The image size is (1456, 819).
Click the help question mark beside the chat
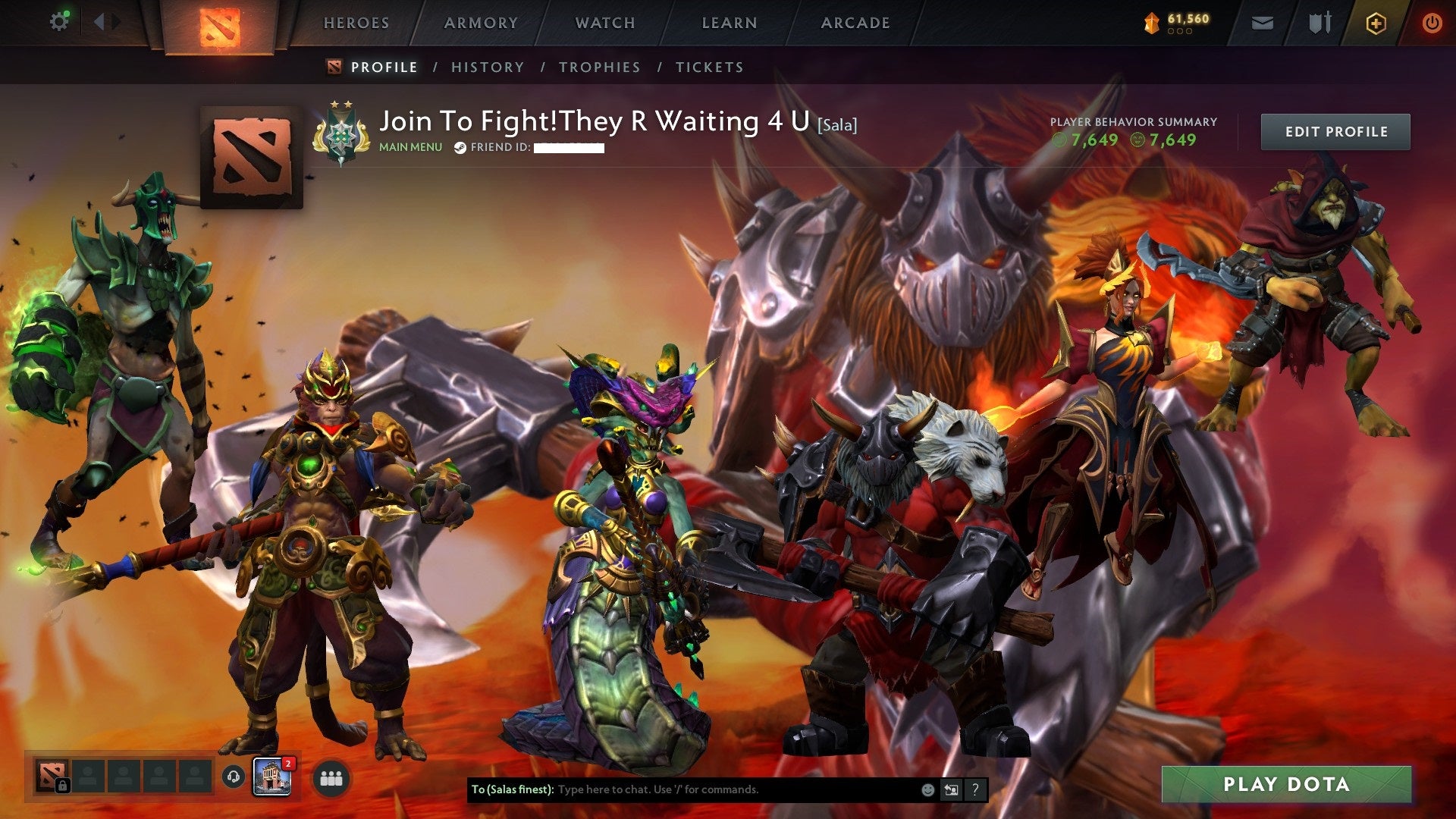974,789
